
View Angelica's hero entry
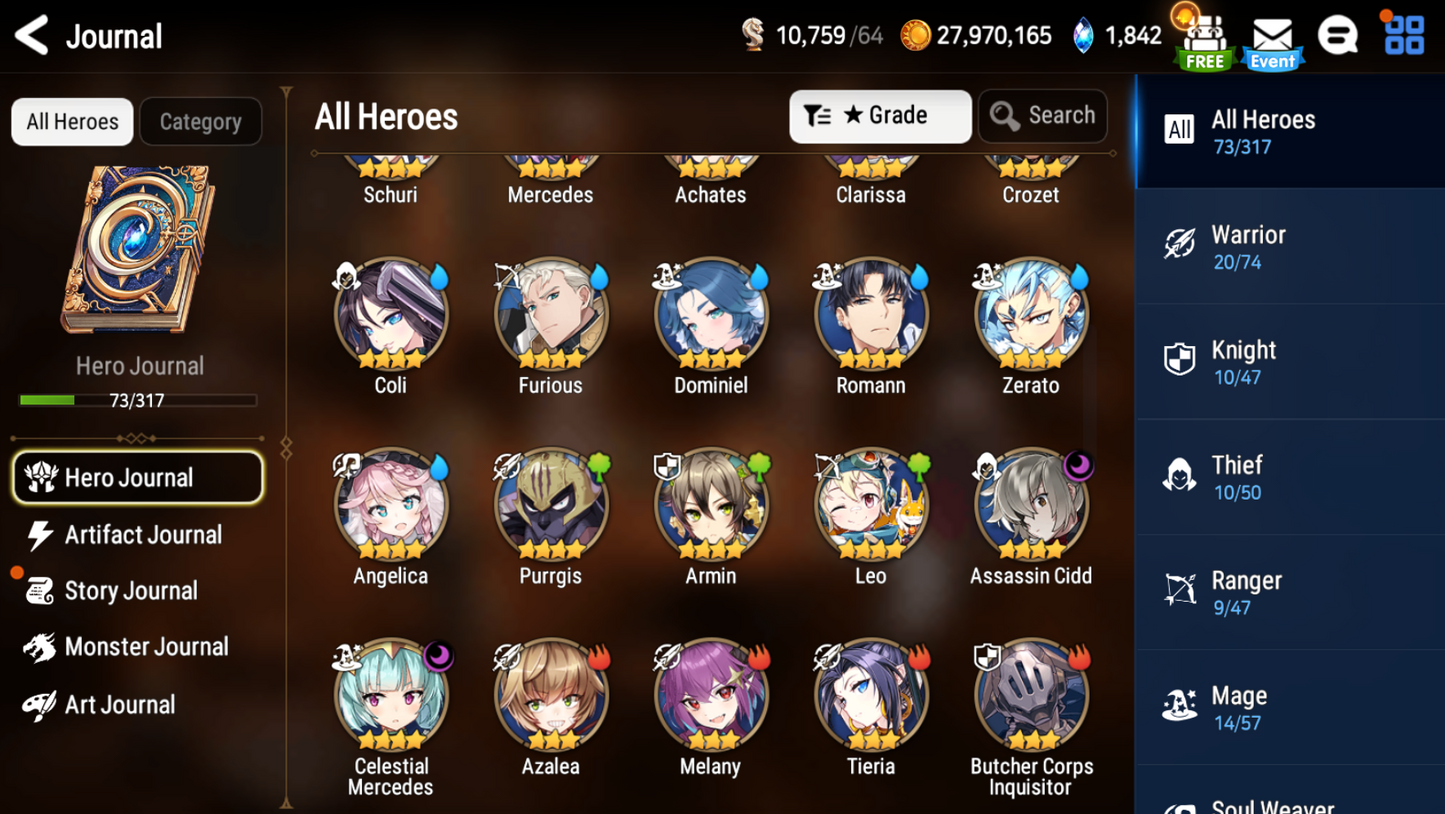click(390, 506)
